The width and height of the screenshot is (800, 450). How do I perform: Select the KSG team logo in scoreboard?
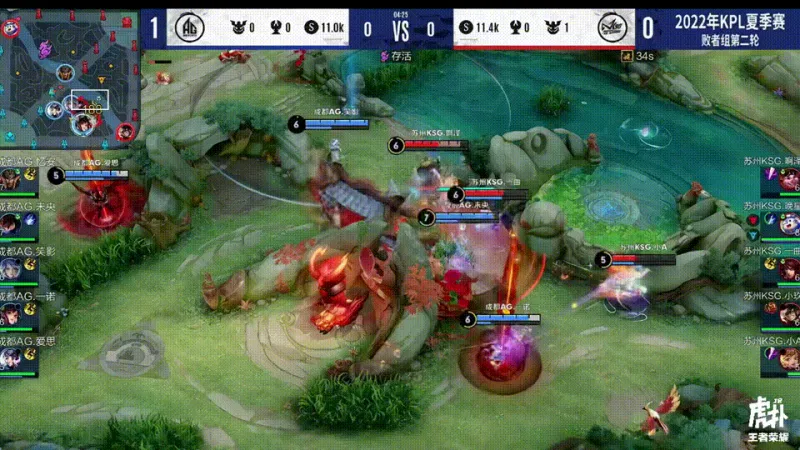[x=611, y=28]
